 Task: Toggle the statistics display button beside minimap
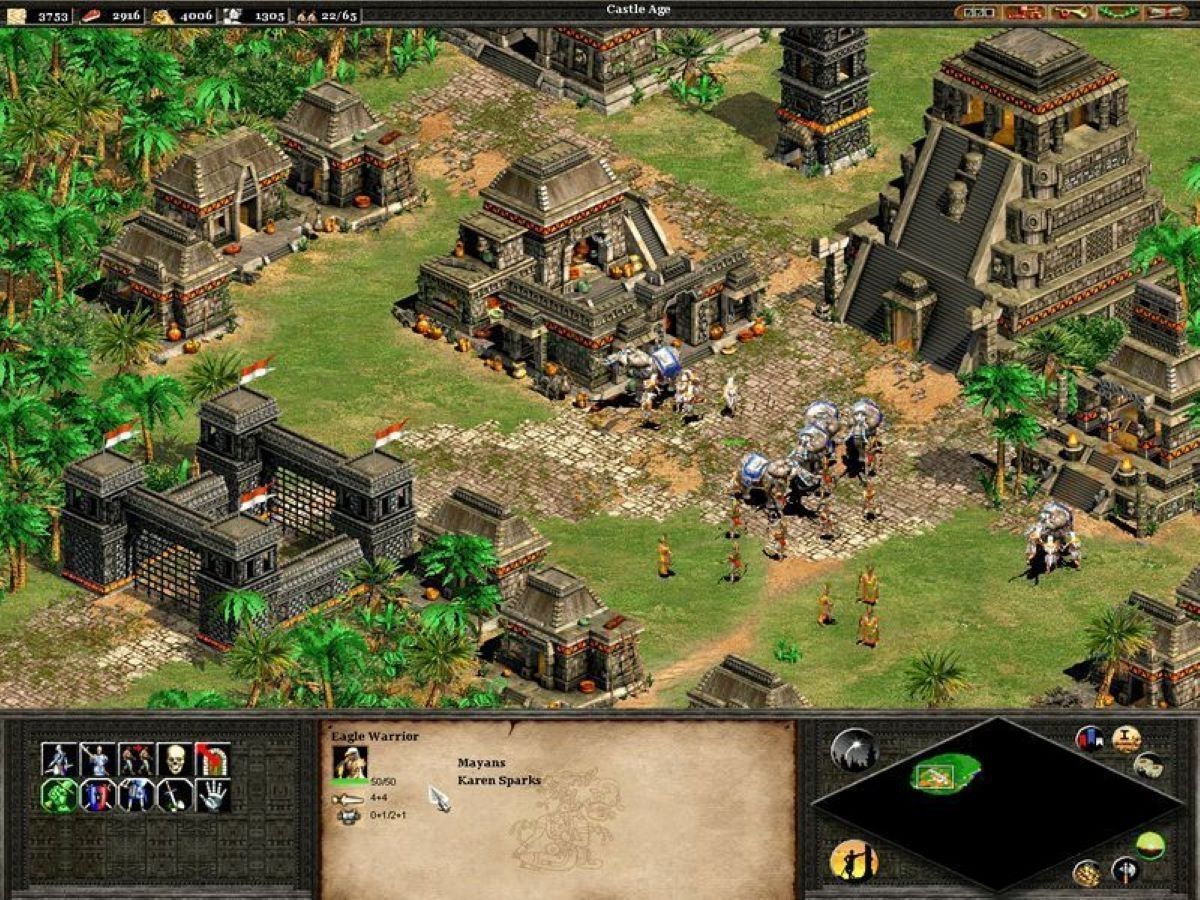coord(1126,739)
